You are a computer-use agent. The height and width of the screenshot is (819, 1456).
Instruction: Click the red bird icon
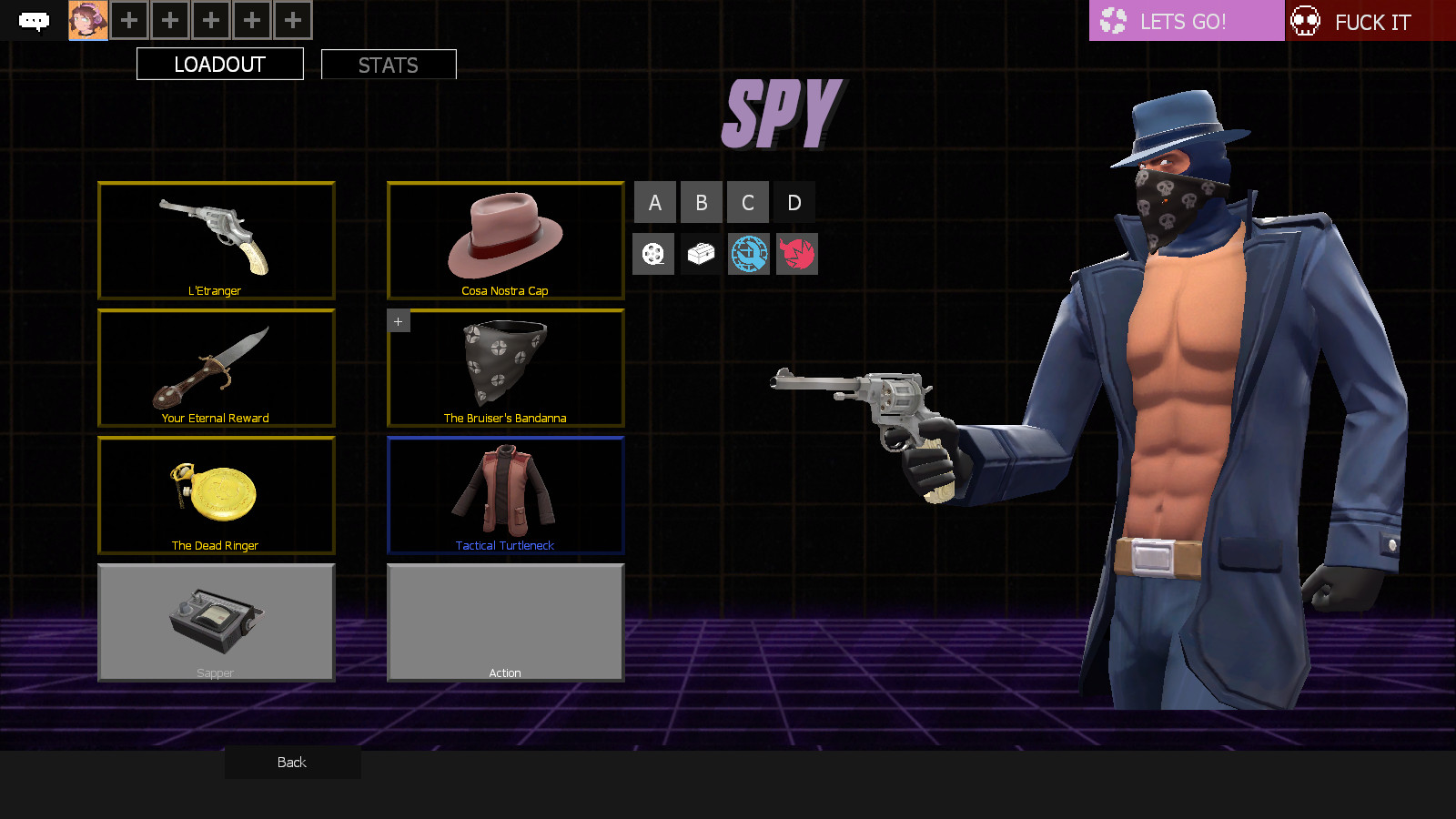pos(795,254)
